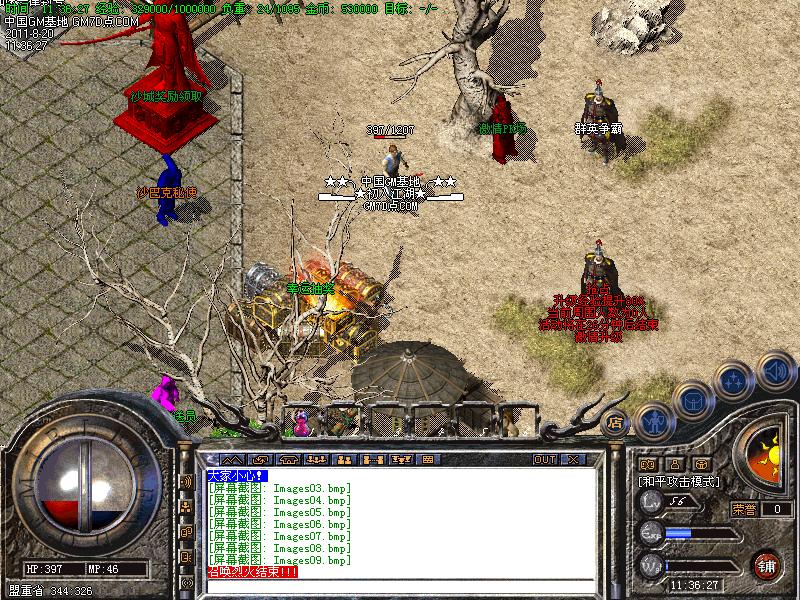The height and width of the screenshot is (600, 800).
Task: Use the purple potion in belt slot
Action: click(x=301, y=422)
